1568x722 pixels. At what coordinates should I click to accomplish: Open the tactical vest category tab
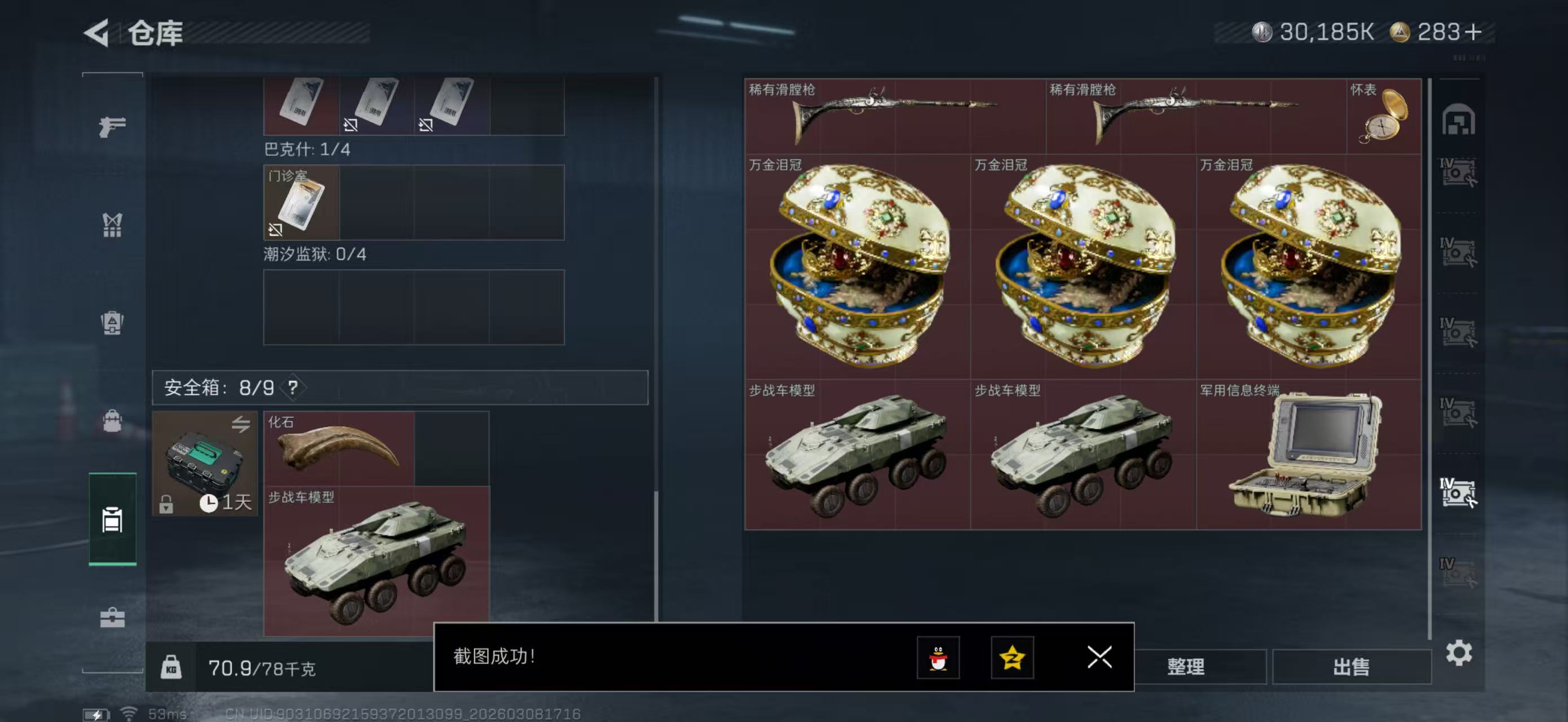(112, 225)
